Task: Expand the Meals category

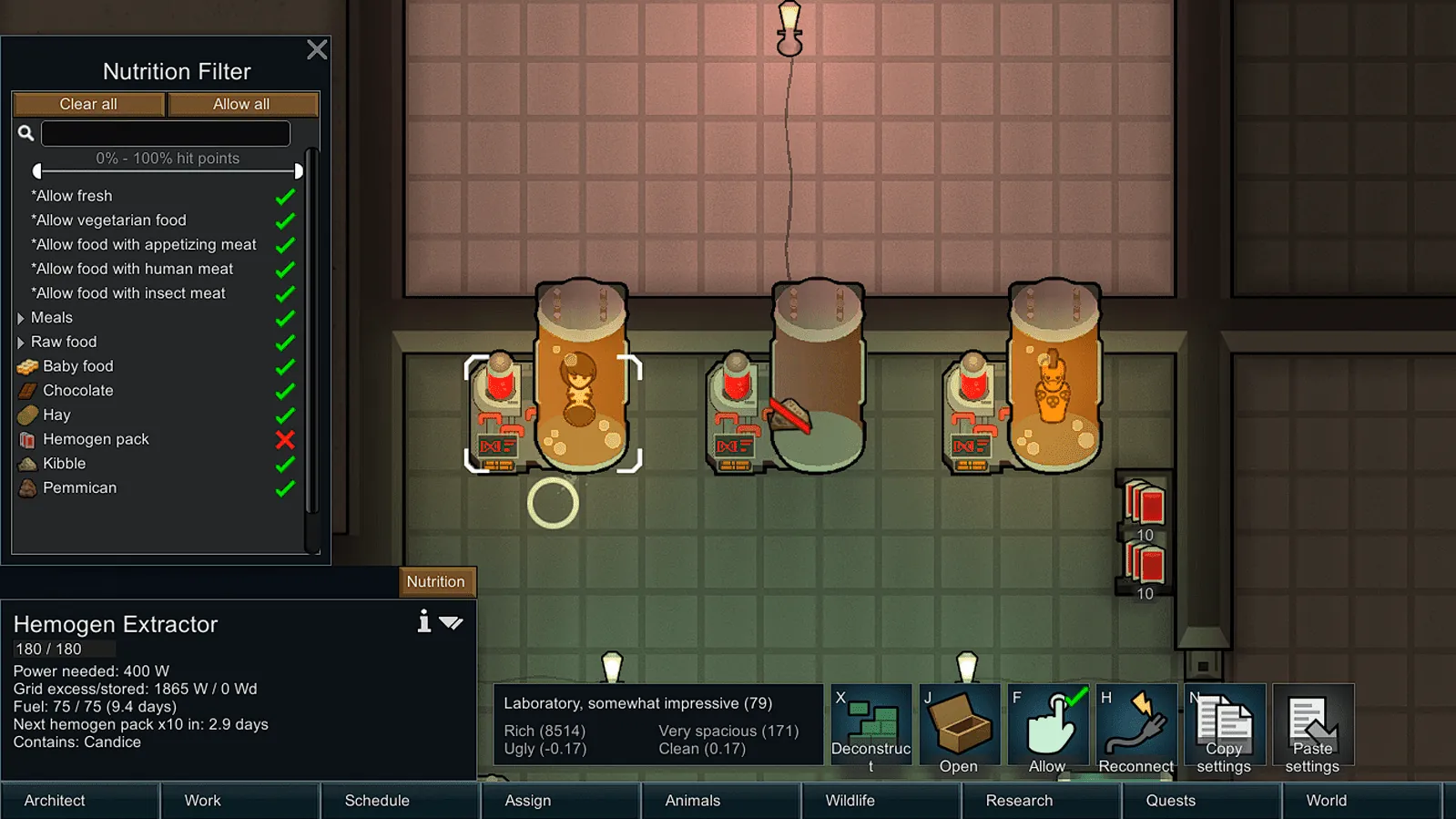Action: click(21, 318)
